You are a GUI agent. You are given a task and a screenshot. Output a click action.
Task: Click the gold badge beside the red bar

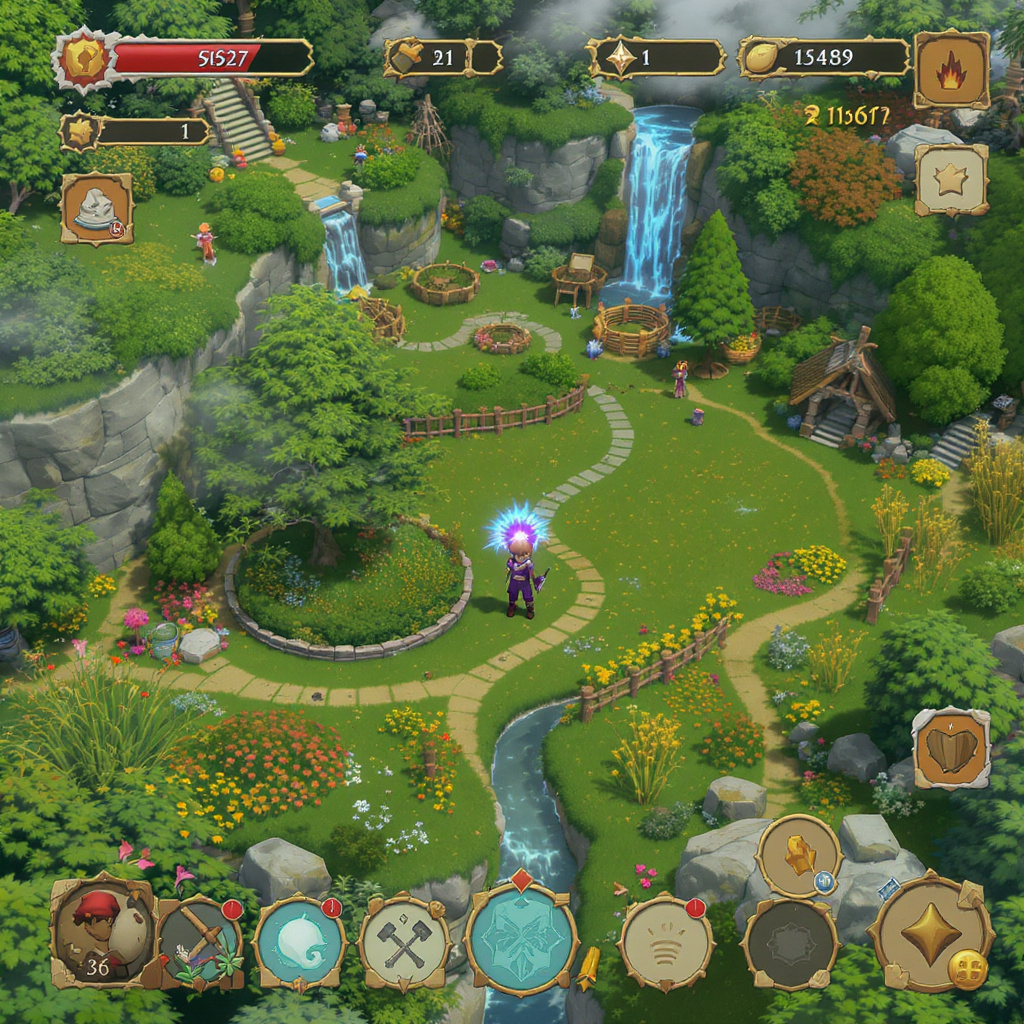click(x=84, y=60)
